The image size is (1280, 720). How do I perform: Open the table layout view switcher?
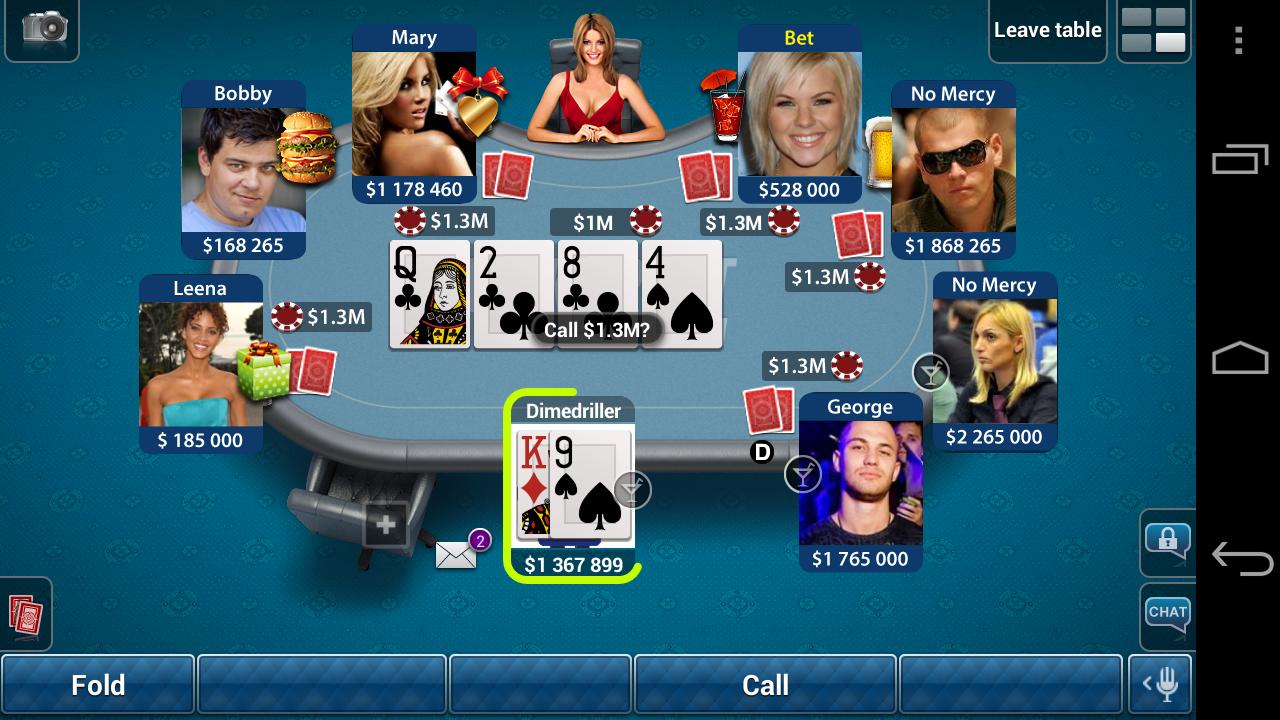(x=1153, y=30)
